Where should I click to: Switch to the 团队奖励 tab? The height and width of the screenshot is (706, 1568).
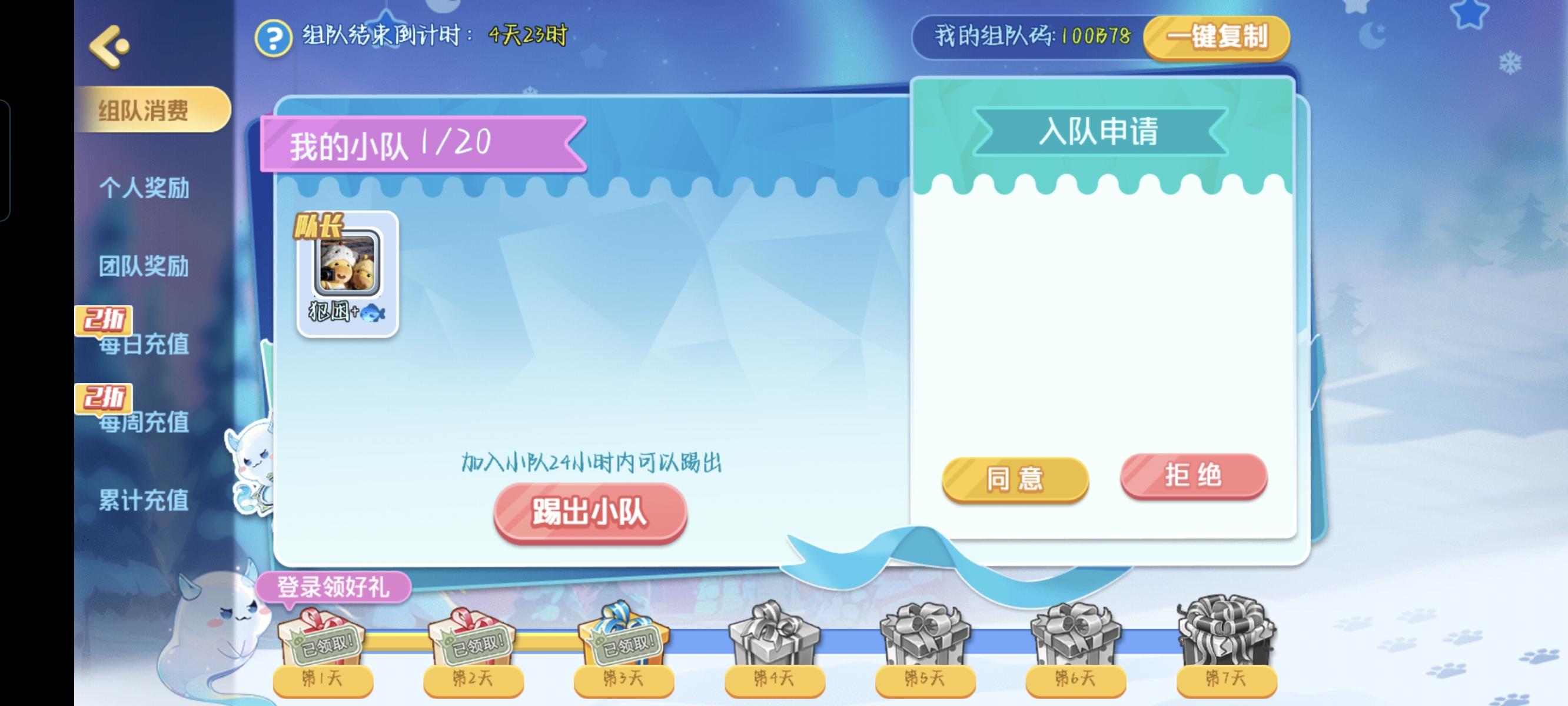[145, 267]
